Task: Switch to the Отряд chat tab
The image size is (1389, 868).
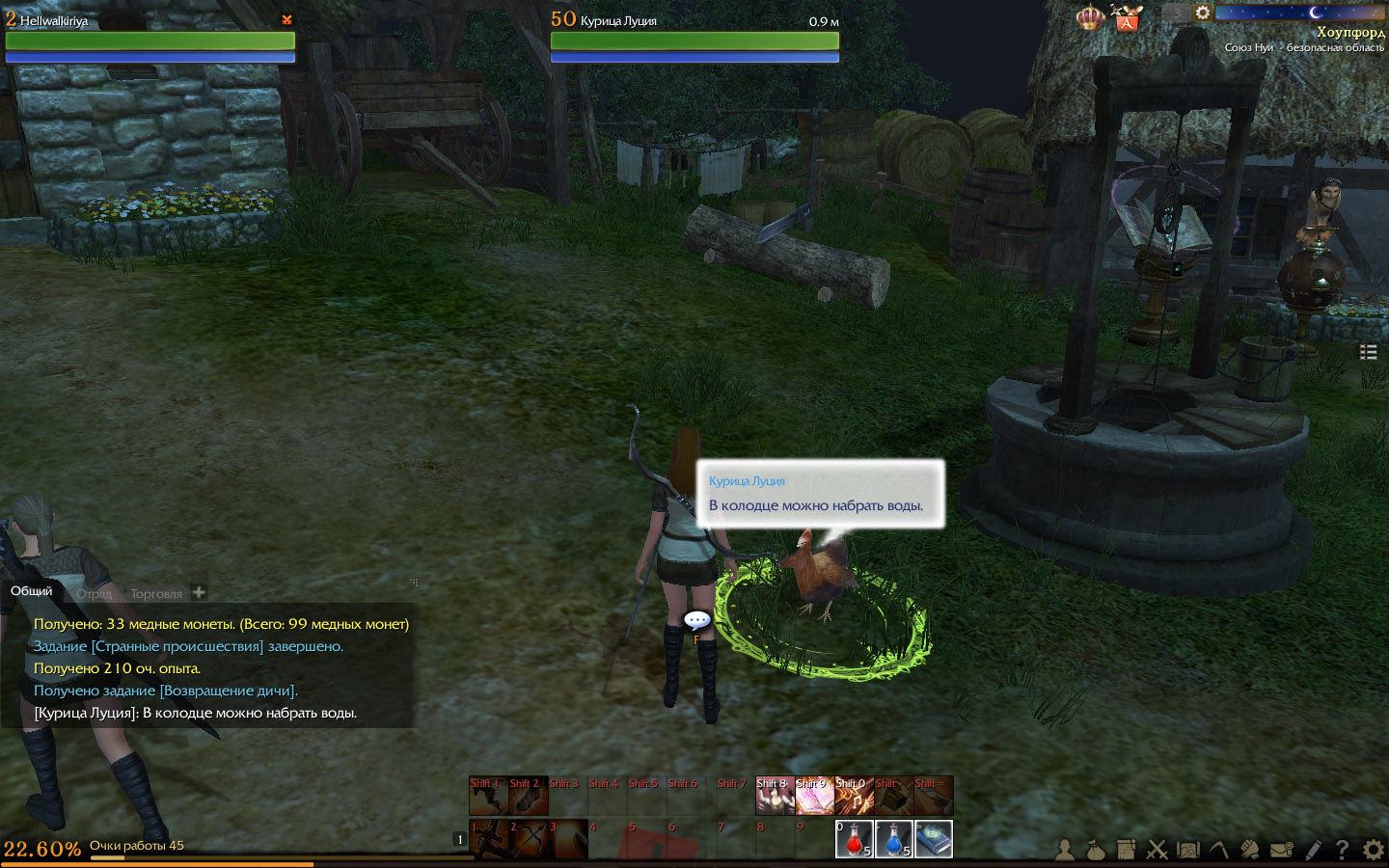Action: [x=95, y=594]
